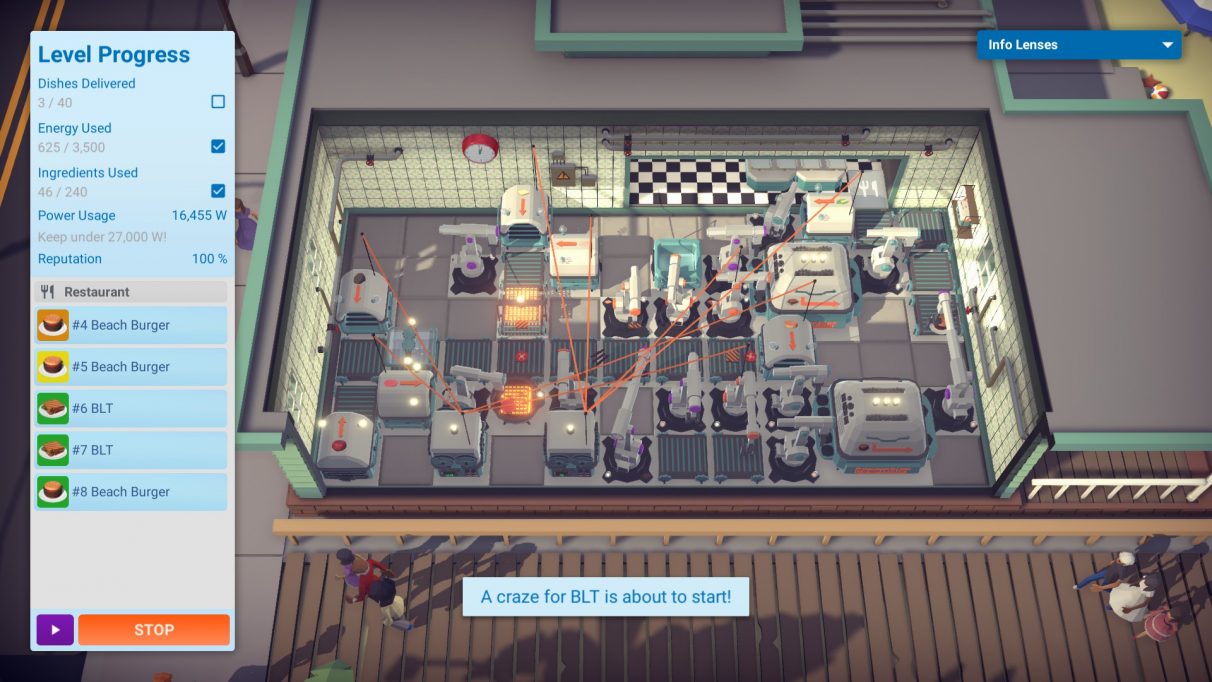Choose the #7 BLT order row

(x=132, y=450)
